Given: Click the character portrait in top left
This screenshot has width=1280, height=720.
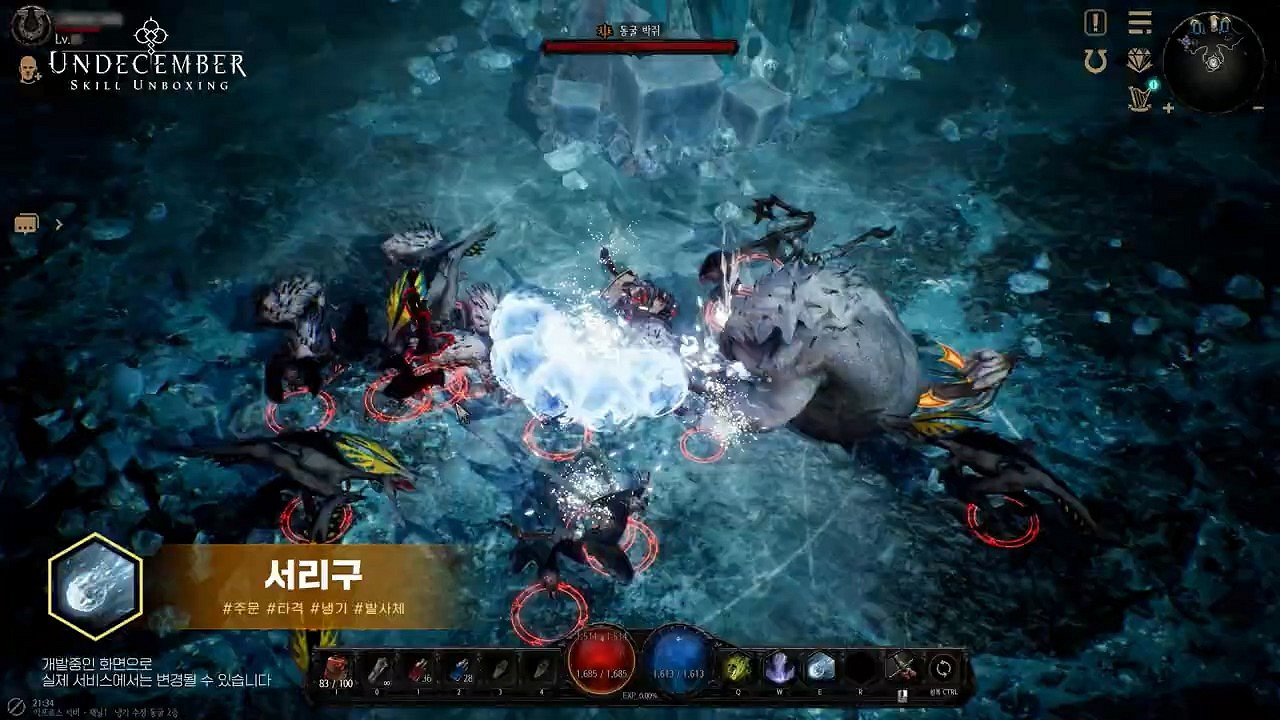Looking at the screenshot, I should (x=30, y=26).
